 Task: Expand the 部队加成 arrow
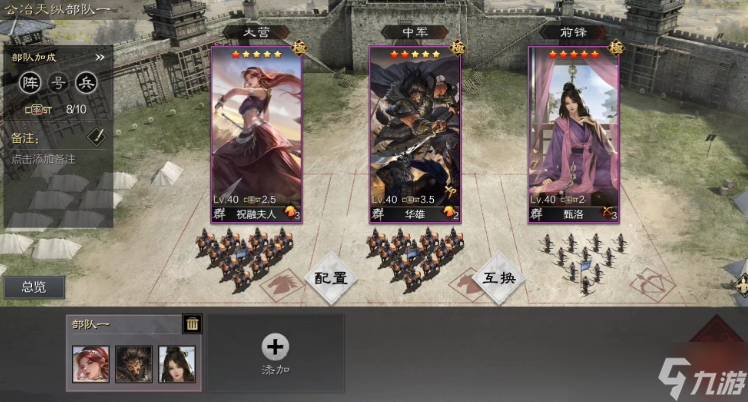coord(100,58)
